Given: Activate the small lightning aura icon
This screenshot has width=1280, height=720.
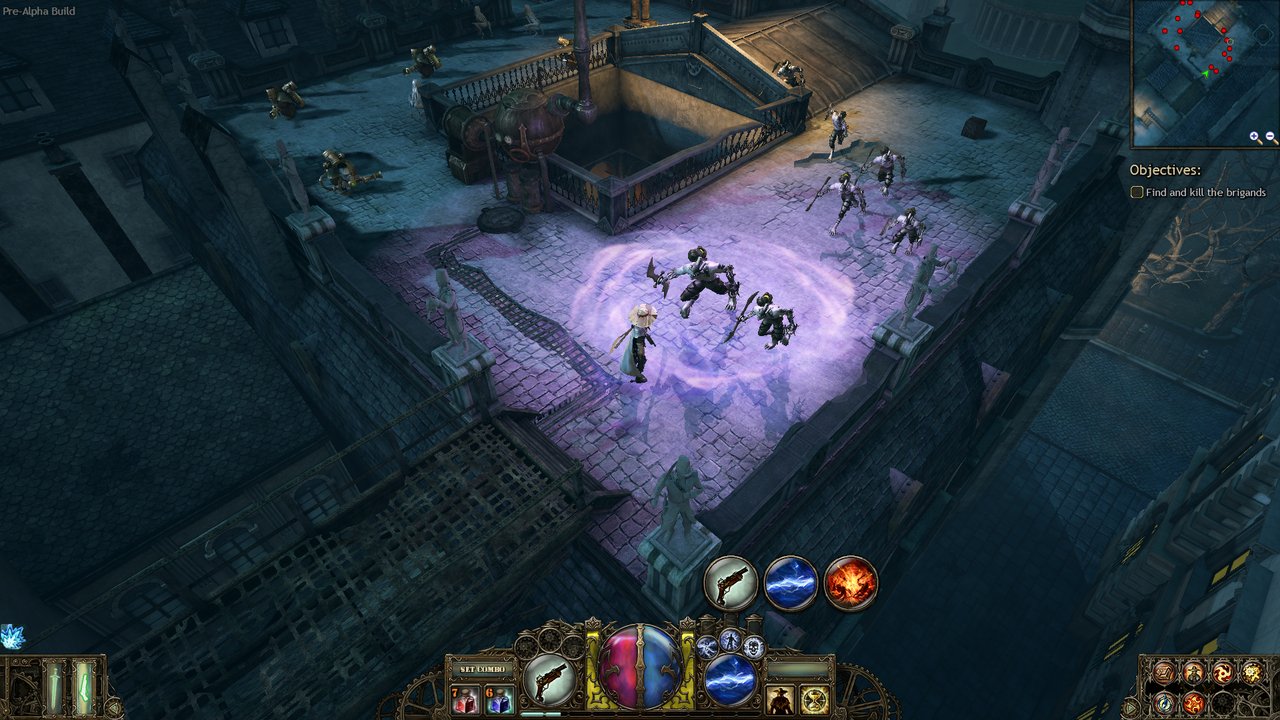Looking at the screenshot, I should point(707,647).
